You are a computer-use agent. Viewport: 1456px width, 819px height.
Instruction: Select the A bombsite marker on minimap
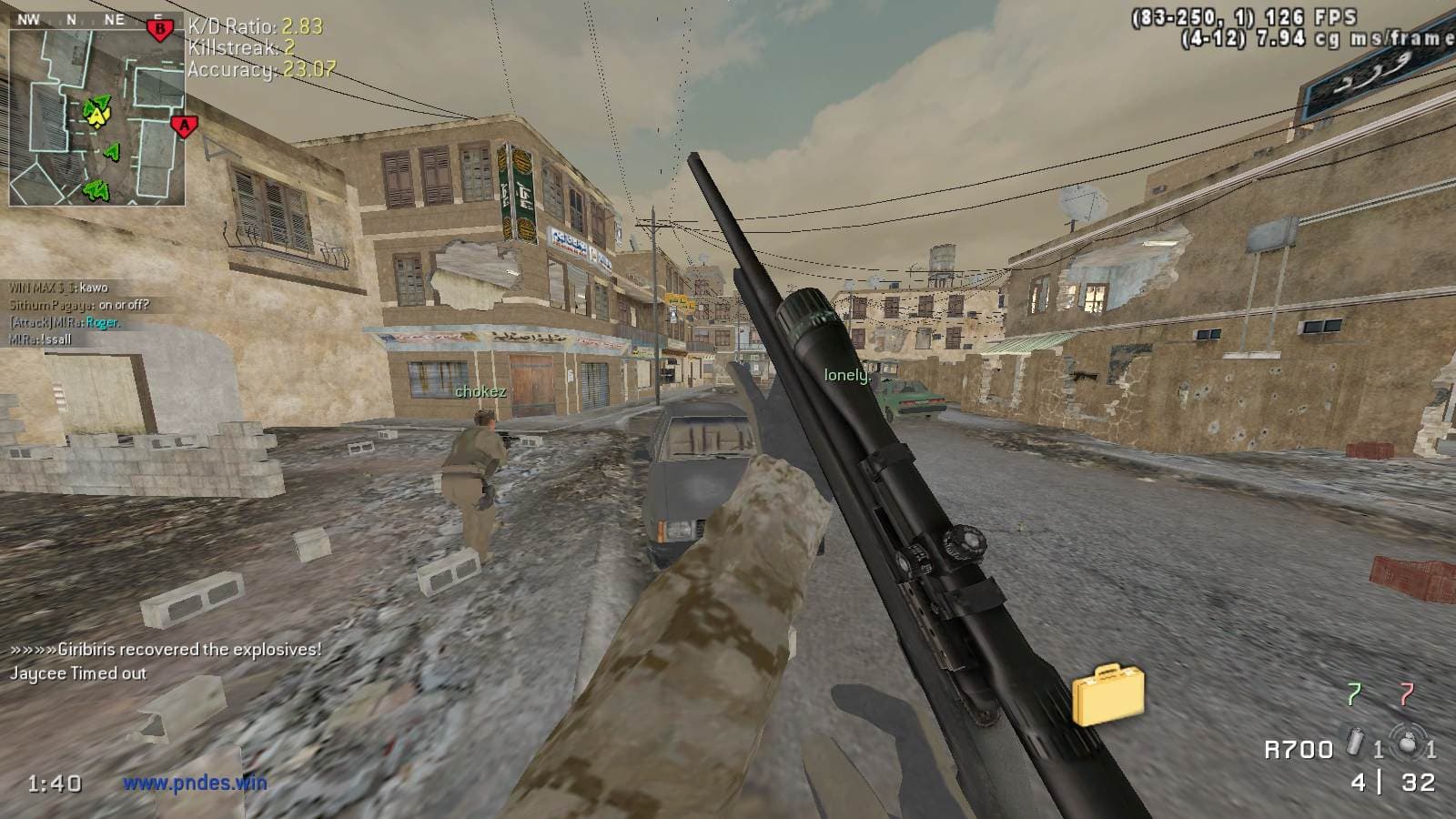(184, 126)
